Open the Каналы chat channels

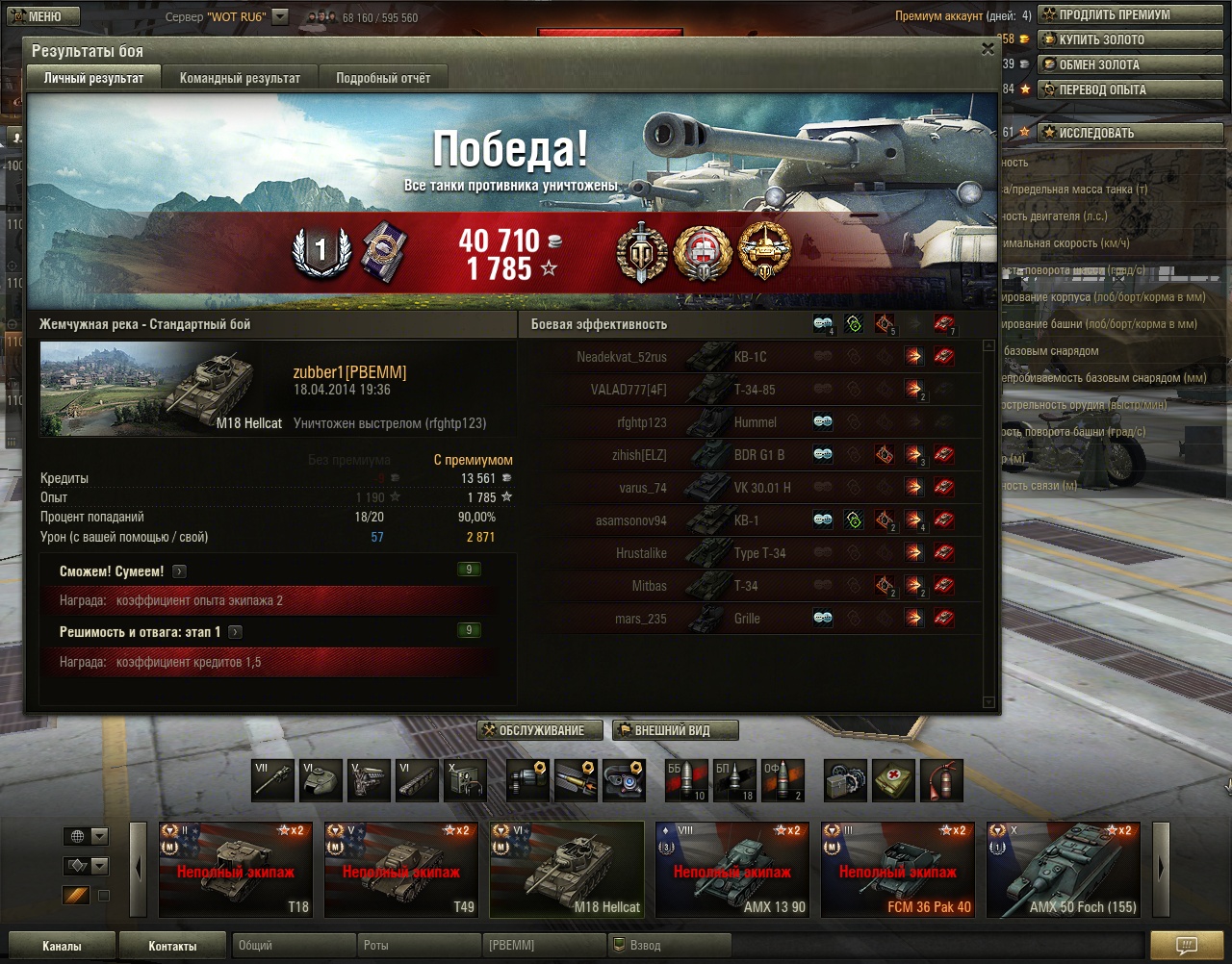tap(62, 946)
